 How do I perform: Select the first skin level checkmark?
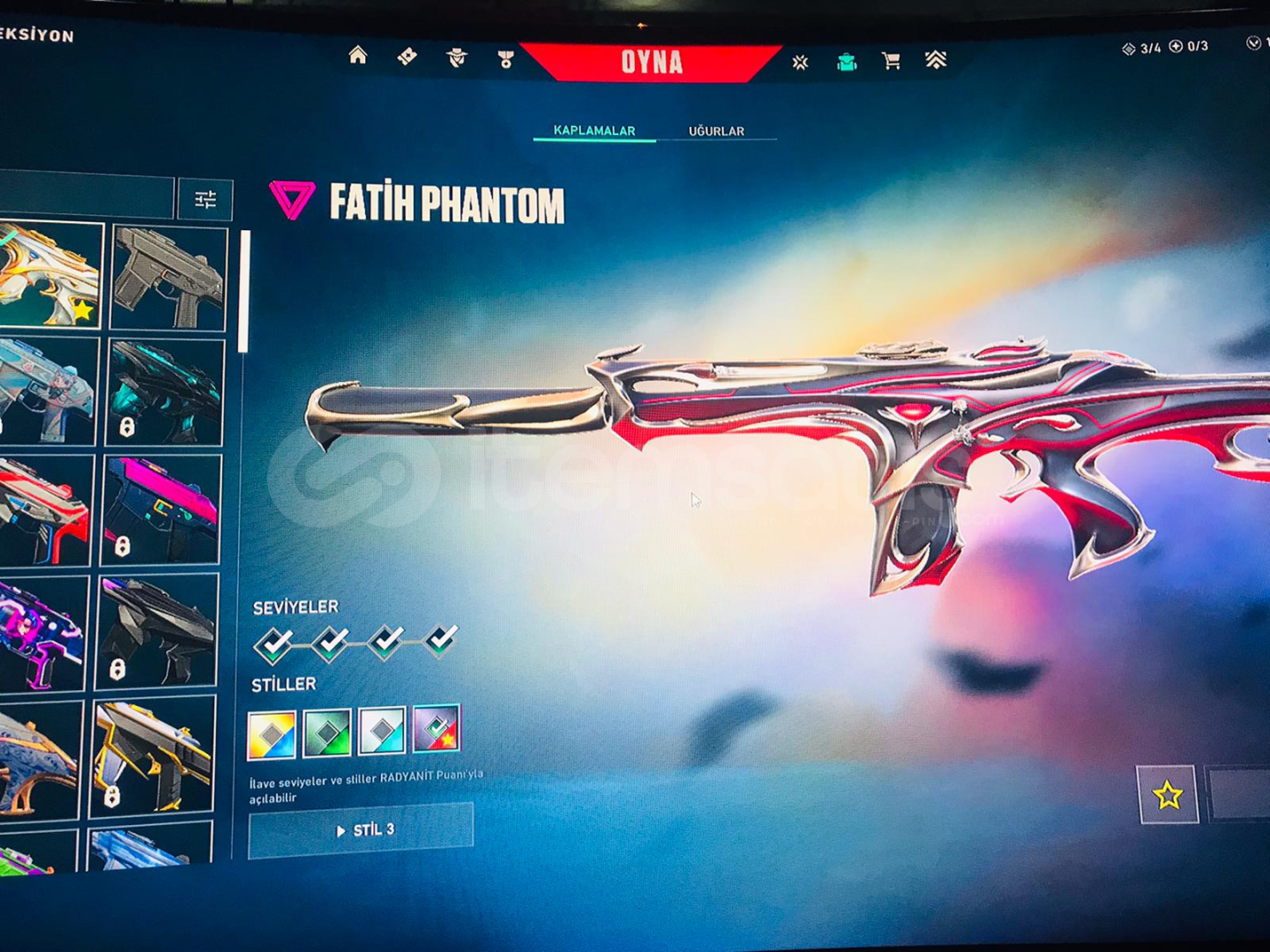coord(274,645)
